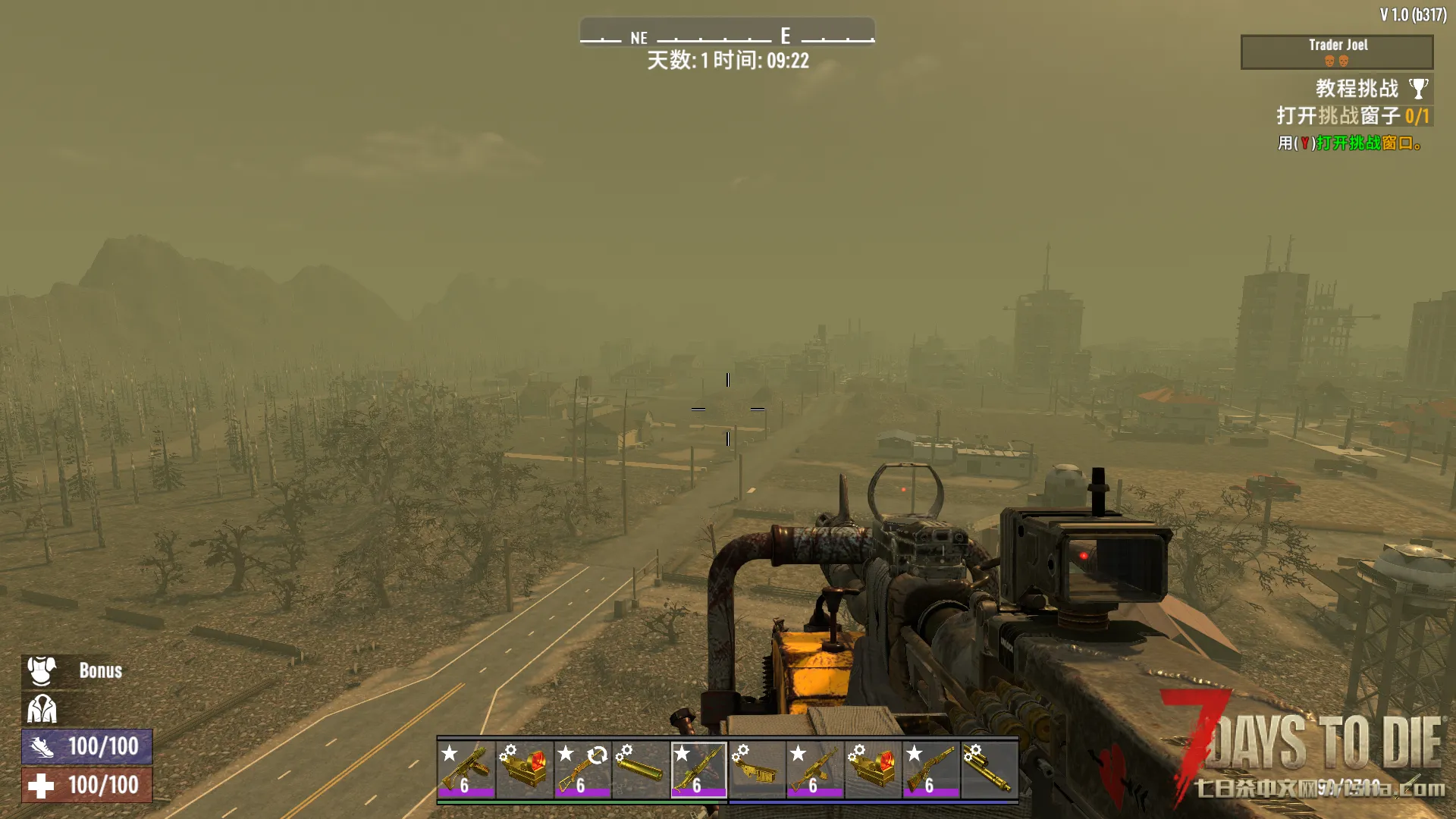Click the 打开挑战窗子 objective entry
This screenshot has height=819, width=1456.
click(x=1352, y=116)
